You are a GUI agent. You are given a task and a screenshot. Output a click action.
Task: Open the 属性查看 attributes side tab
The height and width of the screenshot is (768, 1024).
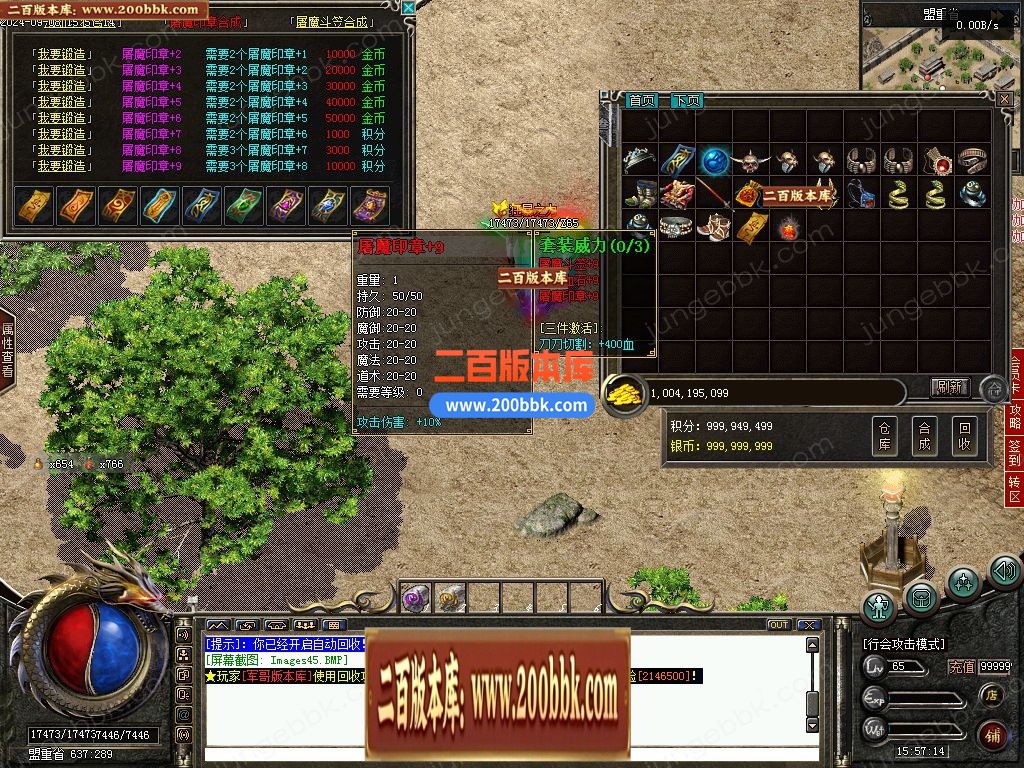tap(7, 349)
